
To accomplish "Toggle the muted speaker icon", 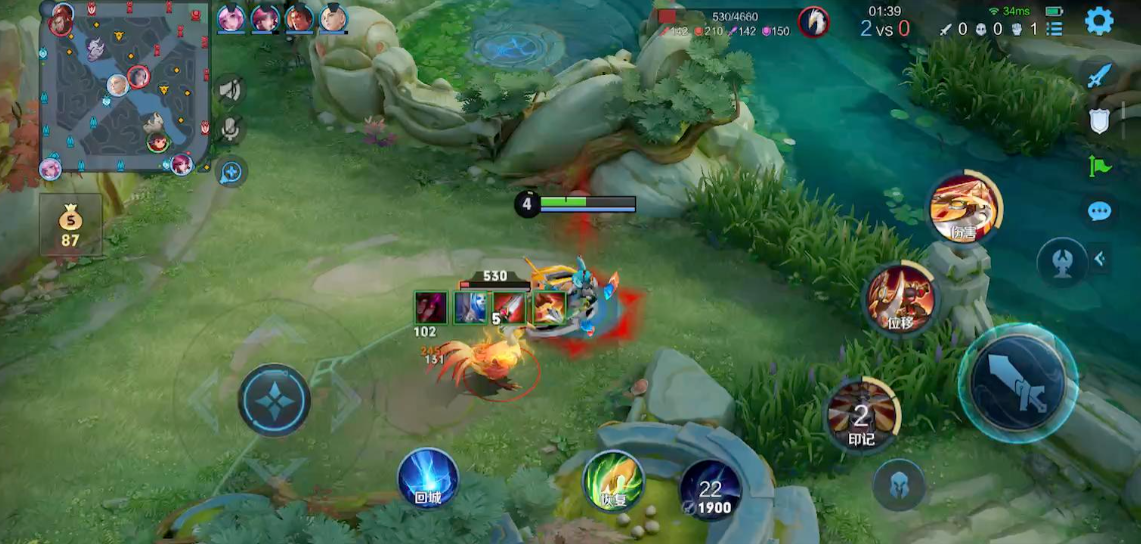I will (231, 91).
